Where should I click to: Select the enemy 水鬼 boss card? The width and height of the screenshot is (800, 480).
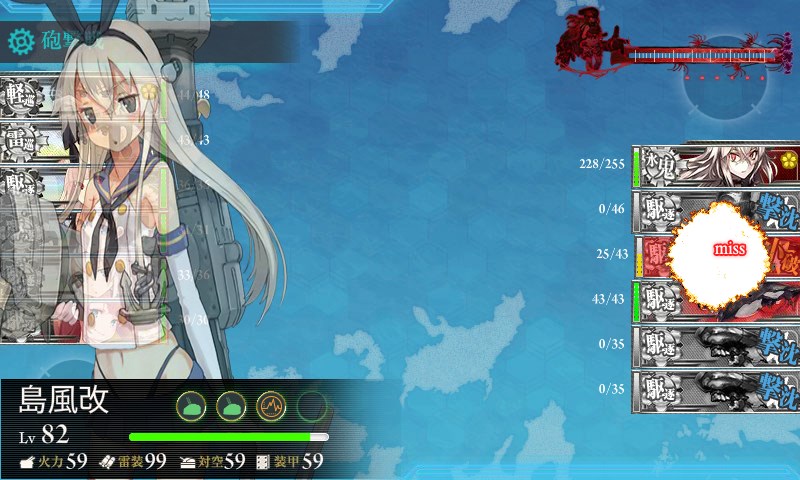717,166
